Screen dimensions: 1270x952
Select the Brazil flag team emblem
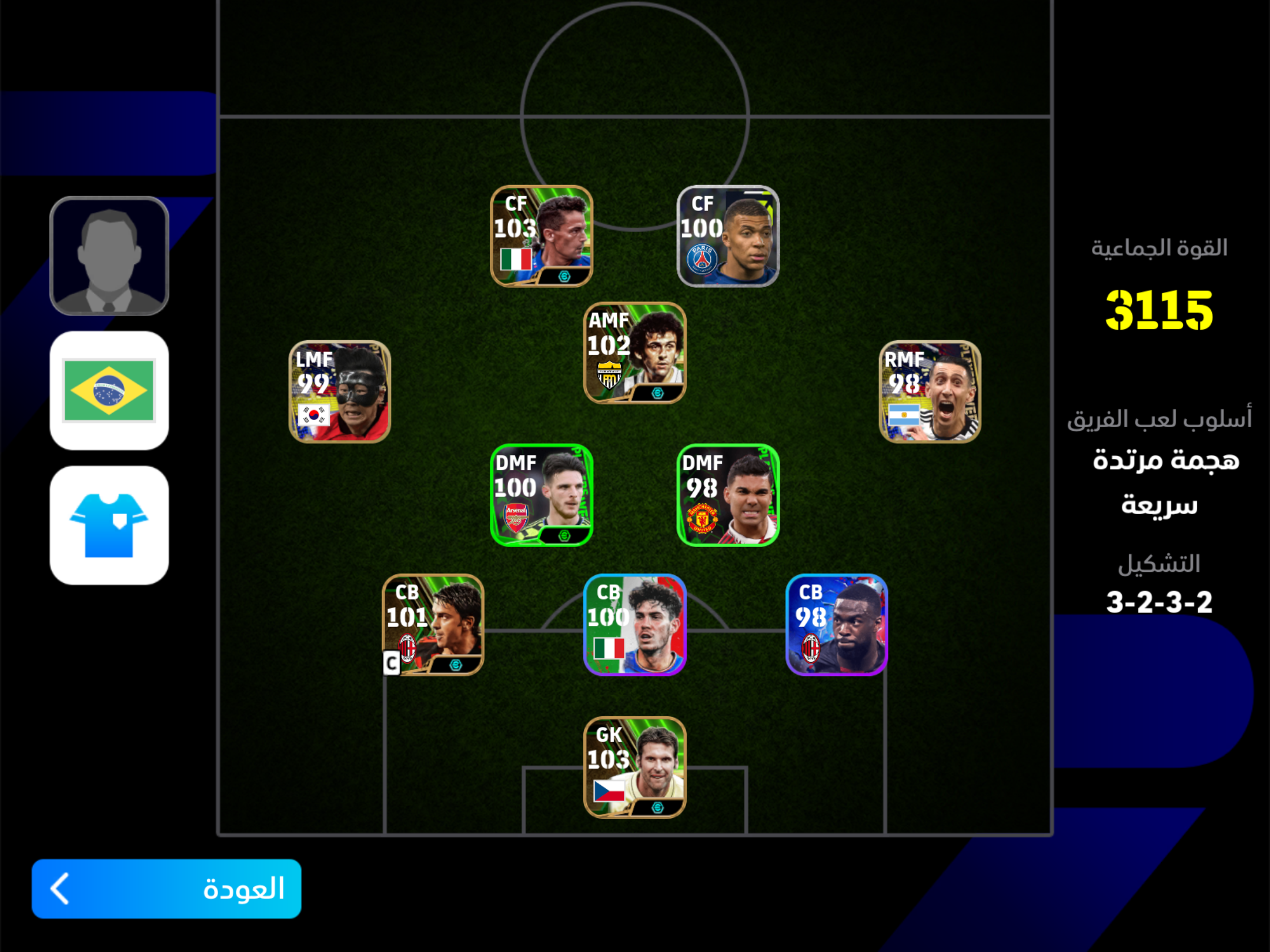tap(109, 391)
